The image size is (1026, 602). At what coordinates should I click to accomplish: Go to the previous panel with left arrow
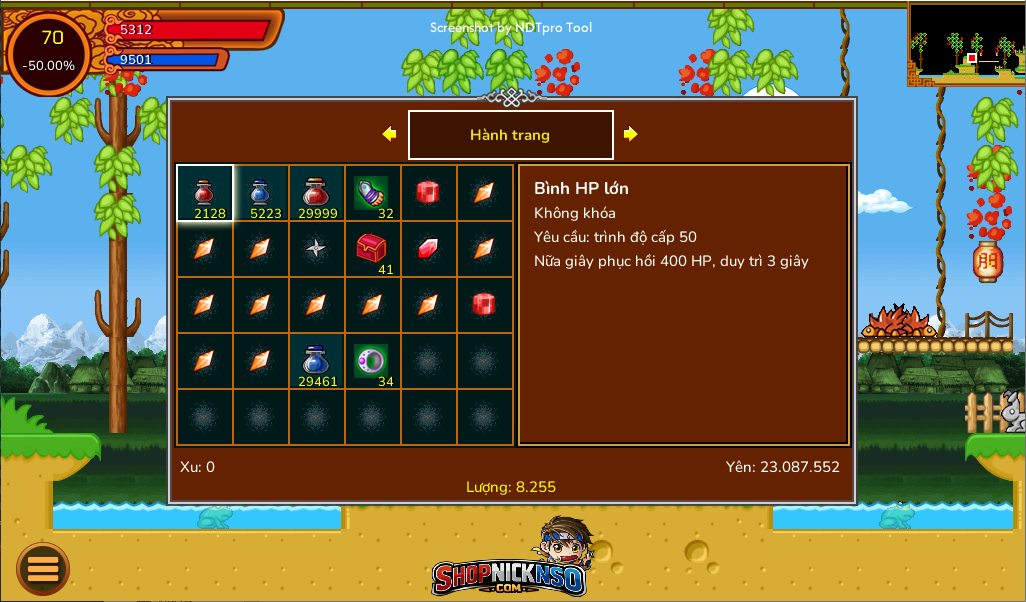[x=389, y=134]
